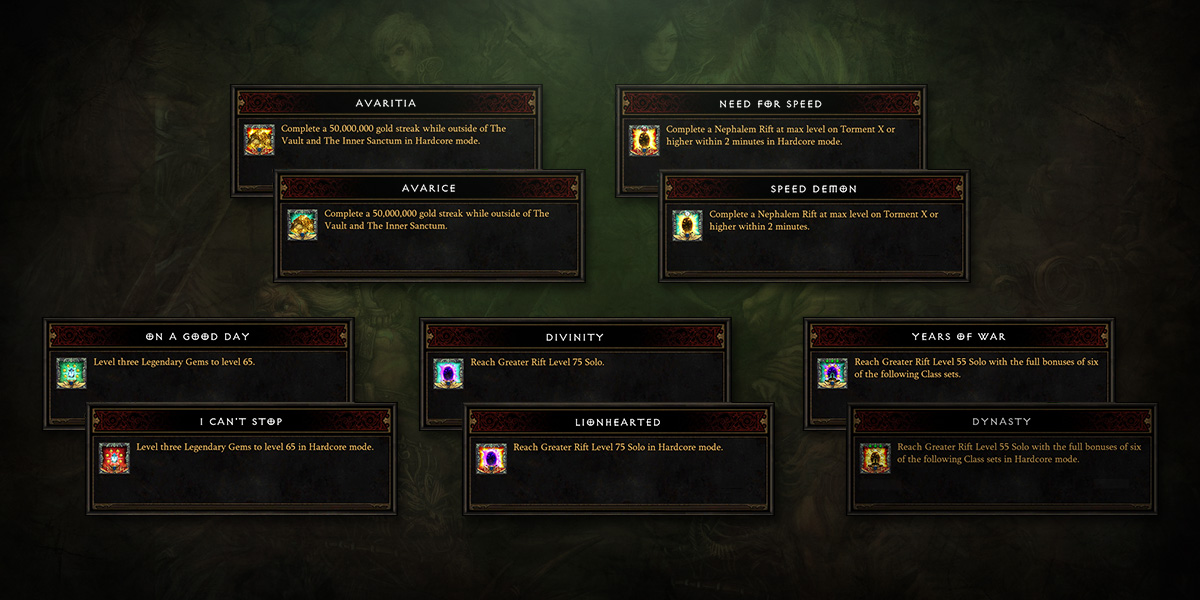The height and width of the screenshot is (600, 1200).
Task: Select the Avaritia achievement entry
Action: click(x=386, y=104)
